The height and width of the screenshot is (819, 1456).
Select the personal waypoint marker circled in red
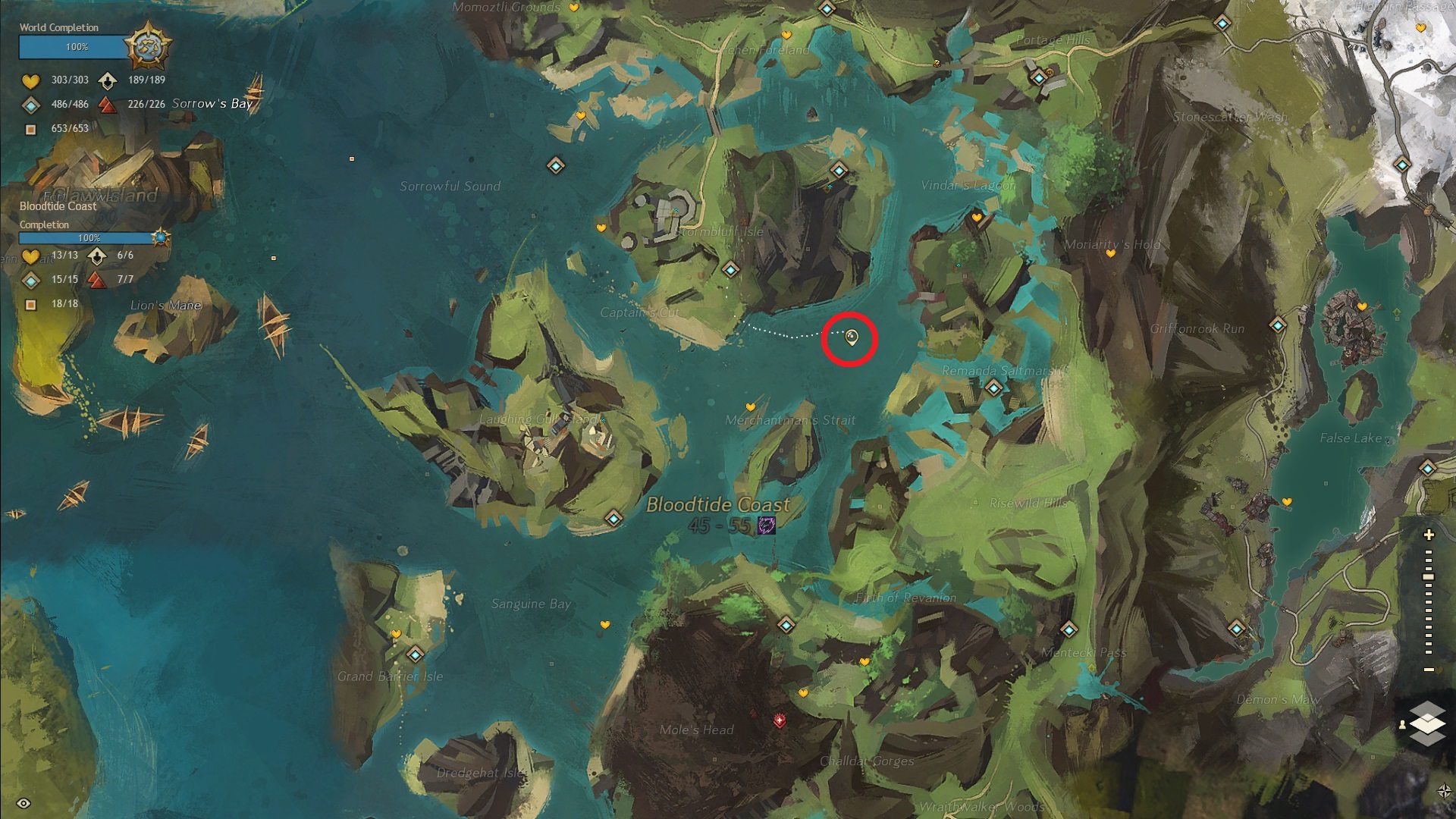[851, 337]
